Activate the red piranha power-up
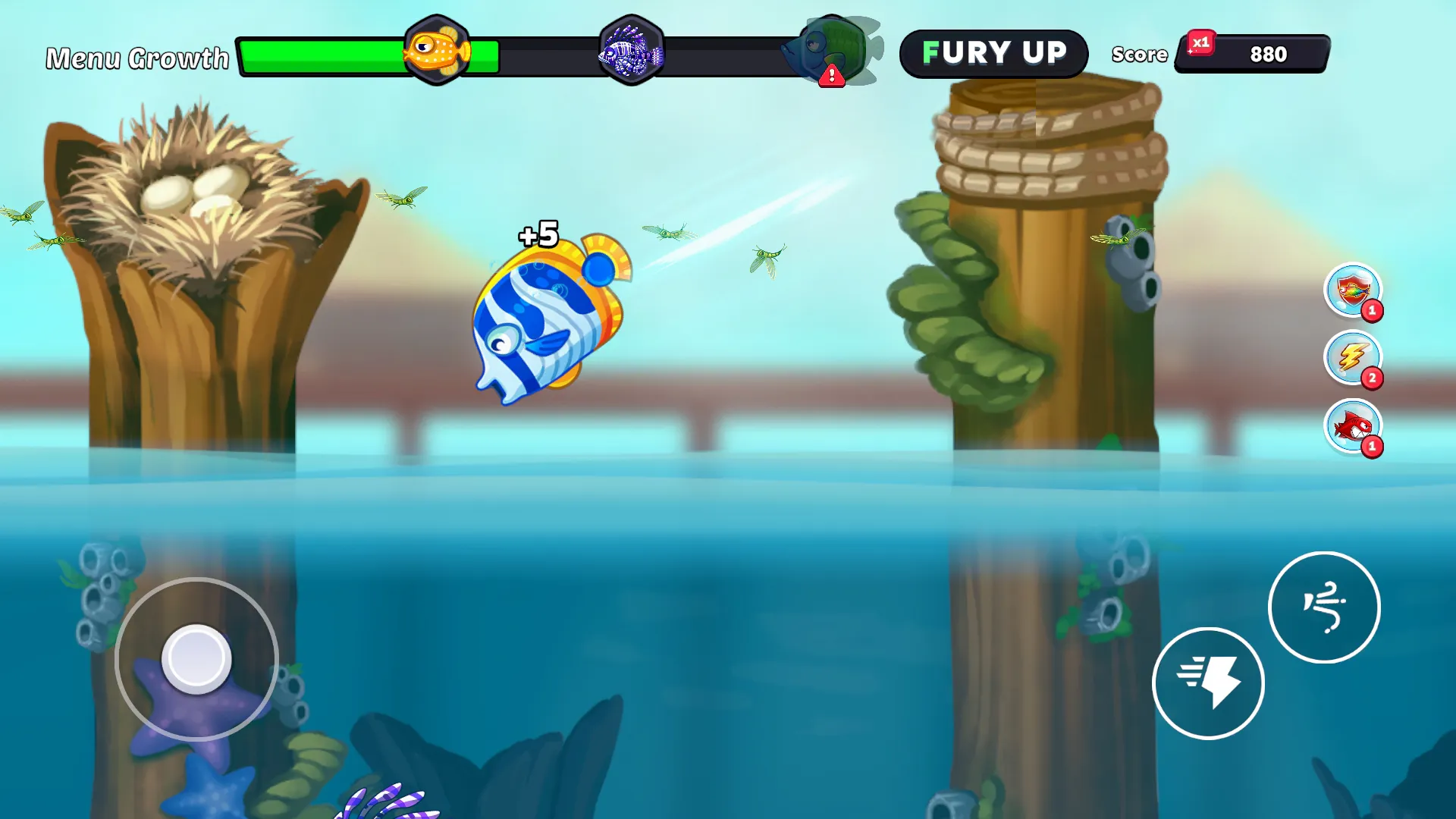Screen dimensions: 1456x819 (x=1353, y=428)
